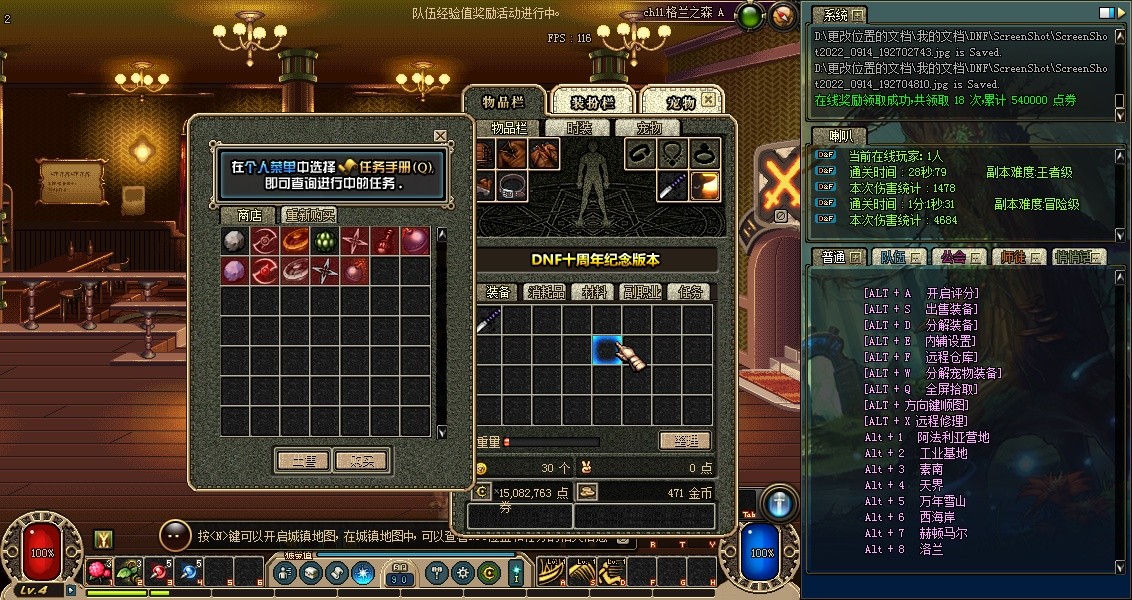This screenshot has width=1132, height=600.
Task: Select the equipped necklace slot
Action: (x=672, y=154)
